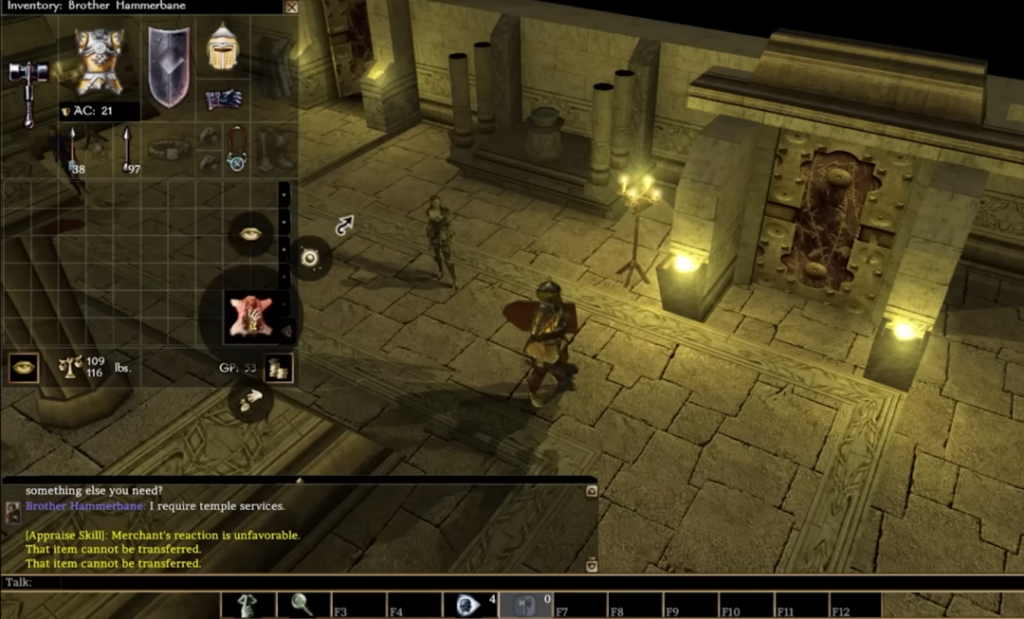Pick the bolt stack showing 97
Viewport: 1024px width, 619px height.
coord(127,149)
